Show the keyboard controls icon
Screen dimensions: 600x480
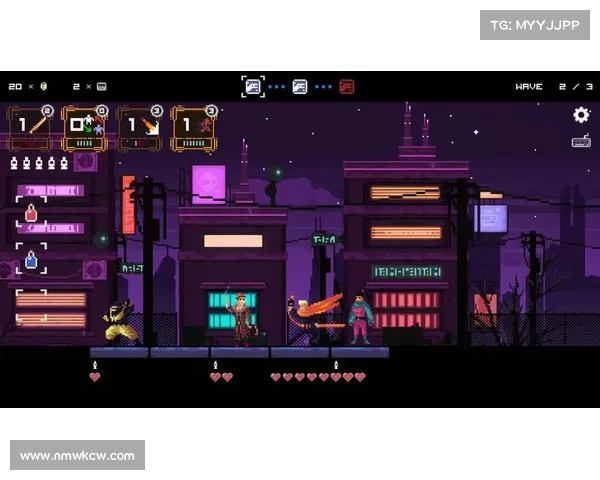[x=581, y=141]
